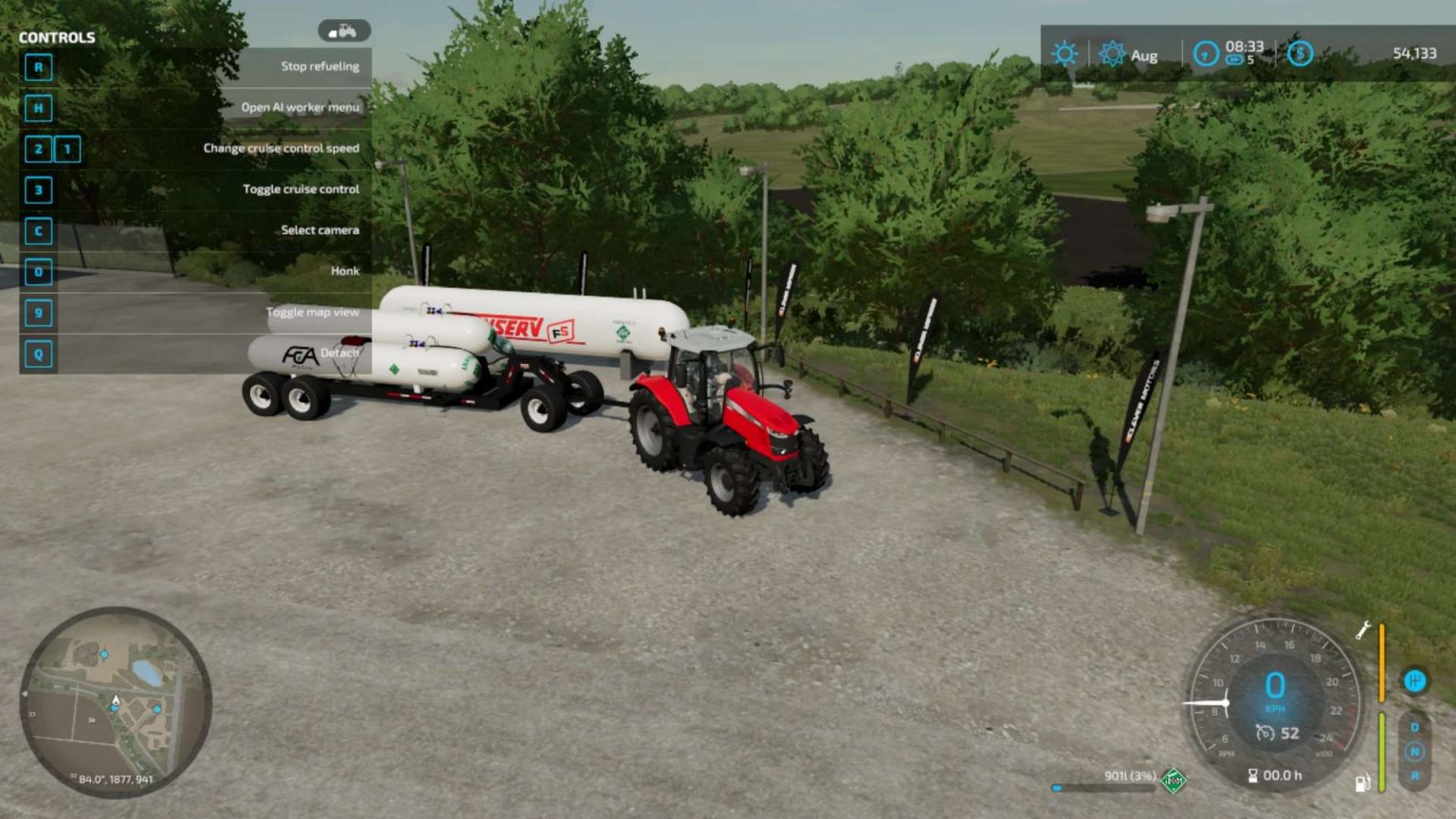
Task: Click the fuel pump icon near the fuel bar
Action: (1361, 783)
